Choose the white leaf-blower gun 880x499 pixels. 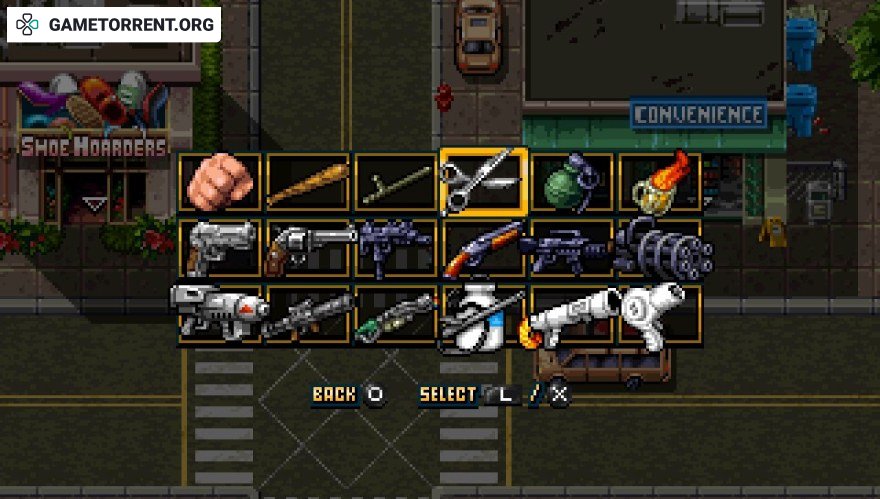pyautogui.click(x=660, y=313)
